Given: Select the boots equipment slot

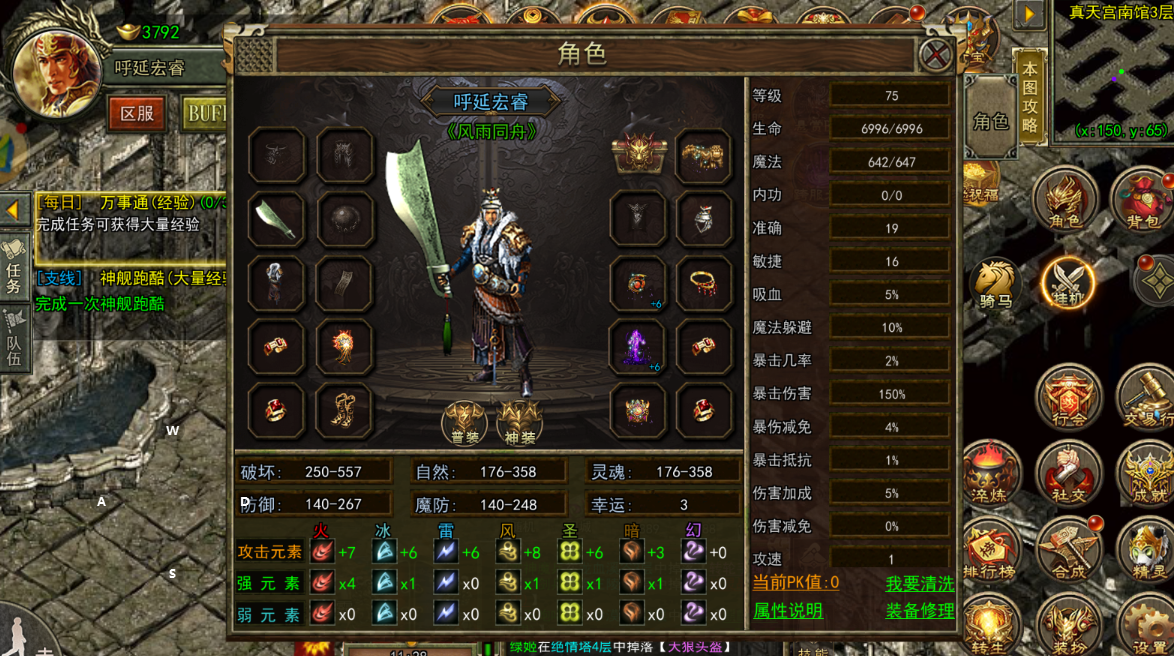Looking at the screenshot, I should tap(344, 410).
